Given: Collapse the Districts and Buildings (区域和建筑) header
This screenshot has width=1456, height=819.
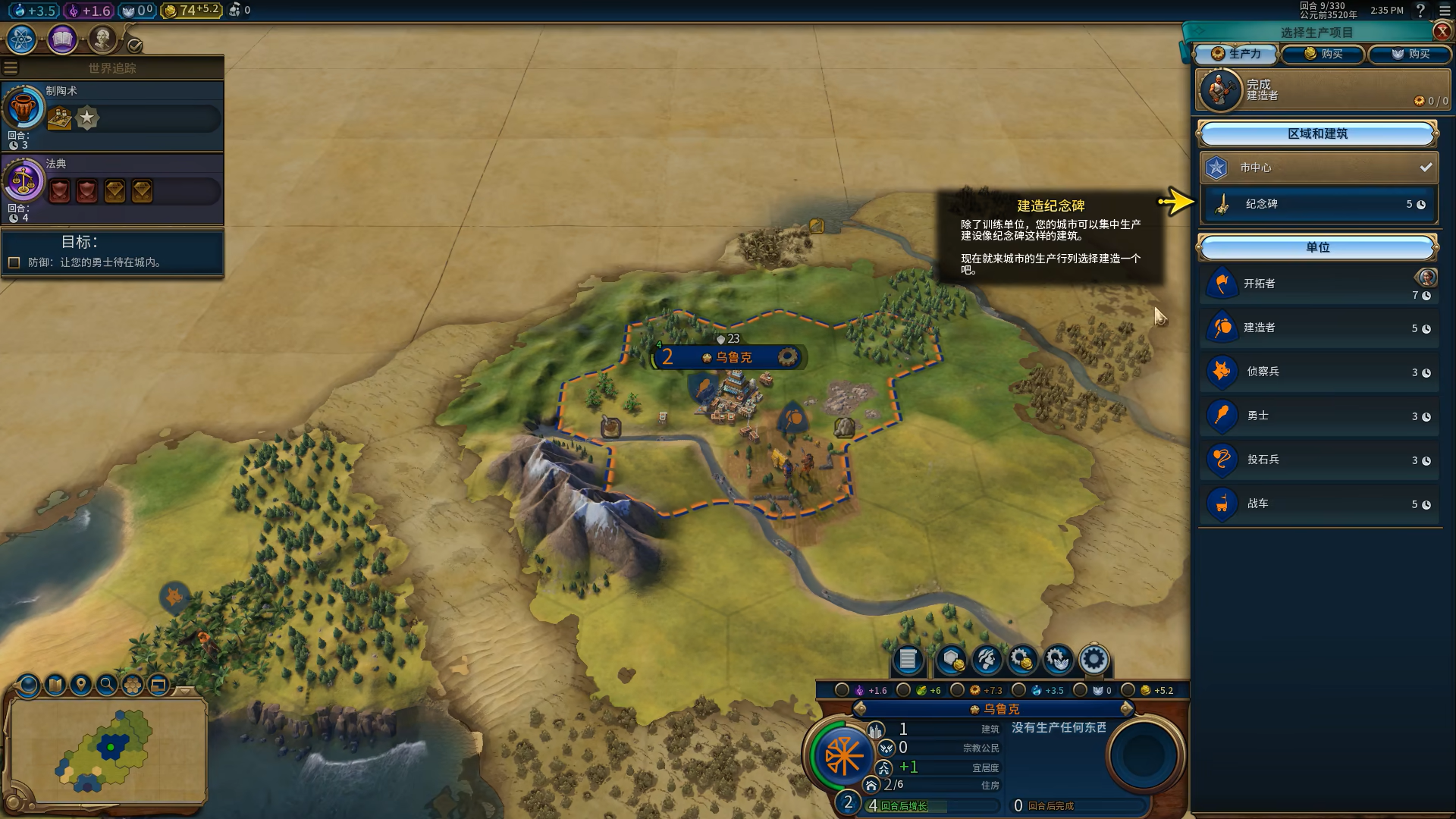Looking at the screenshot, I should point(1317,134).
